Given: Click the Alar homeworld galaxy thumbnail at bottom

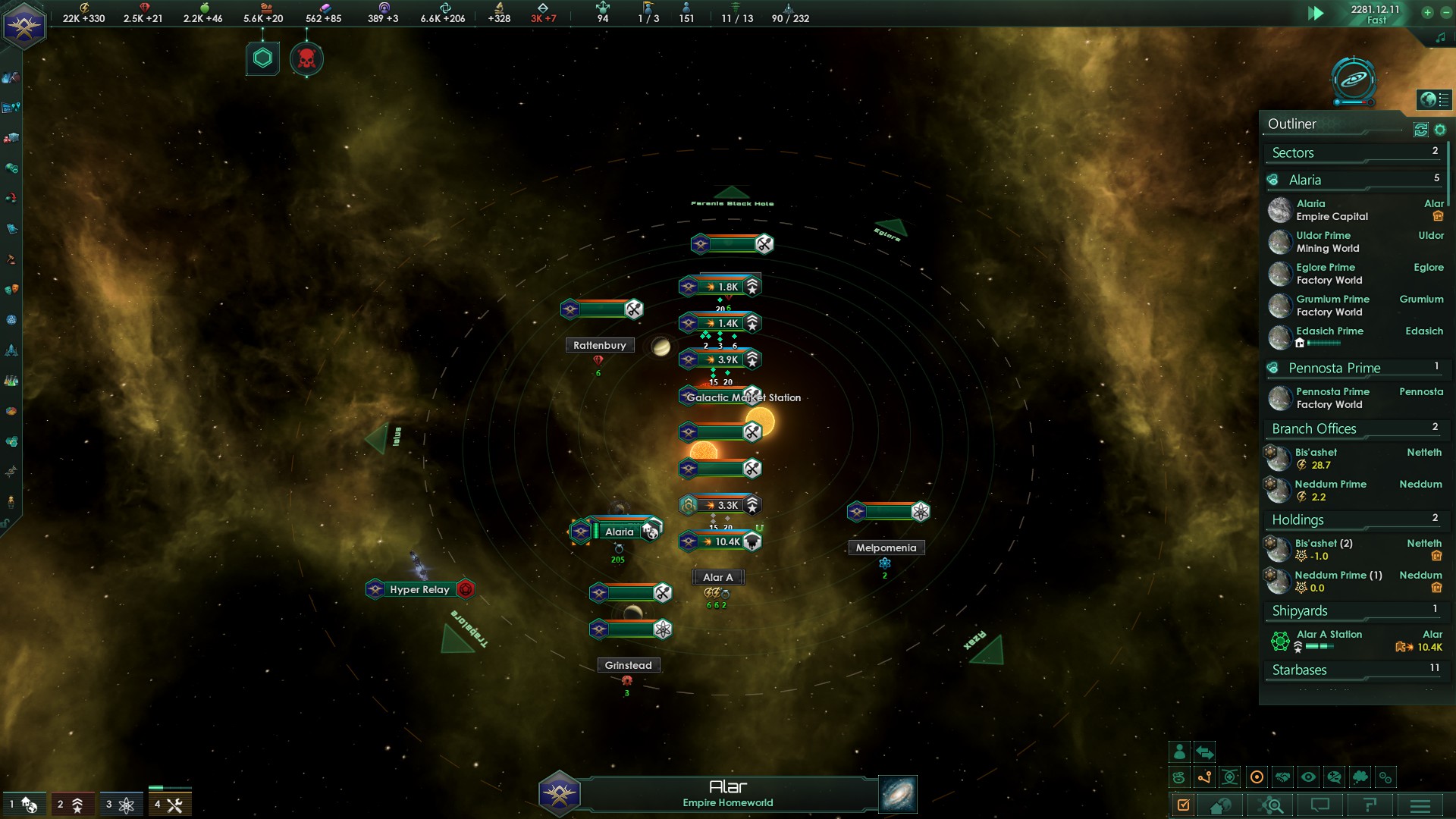Looking at the screenshot, I should [x=896, y=794].
